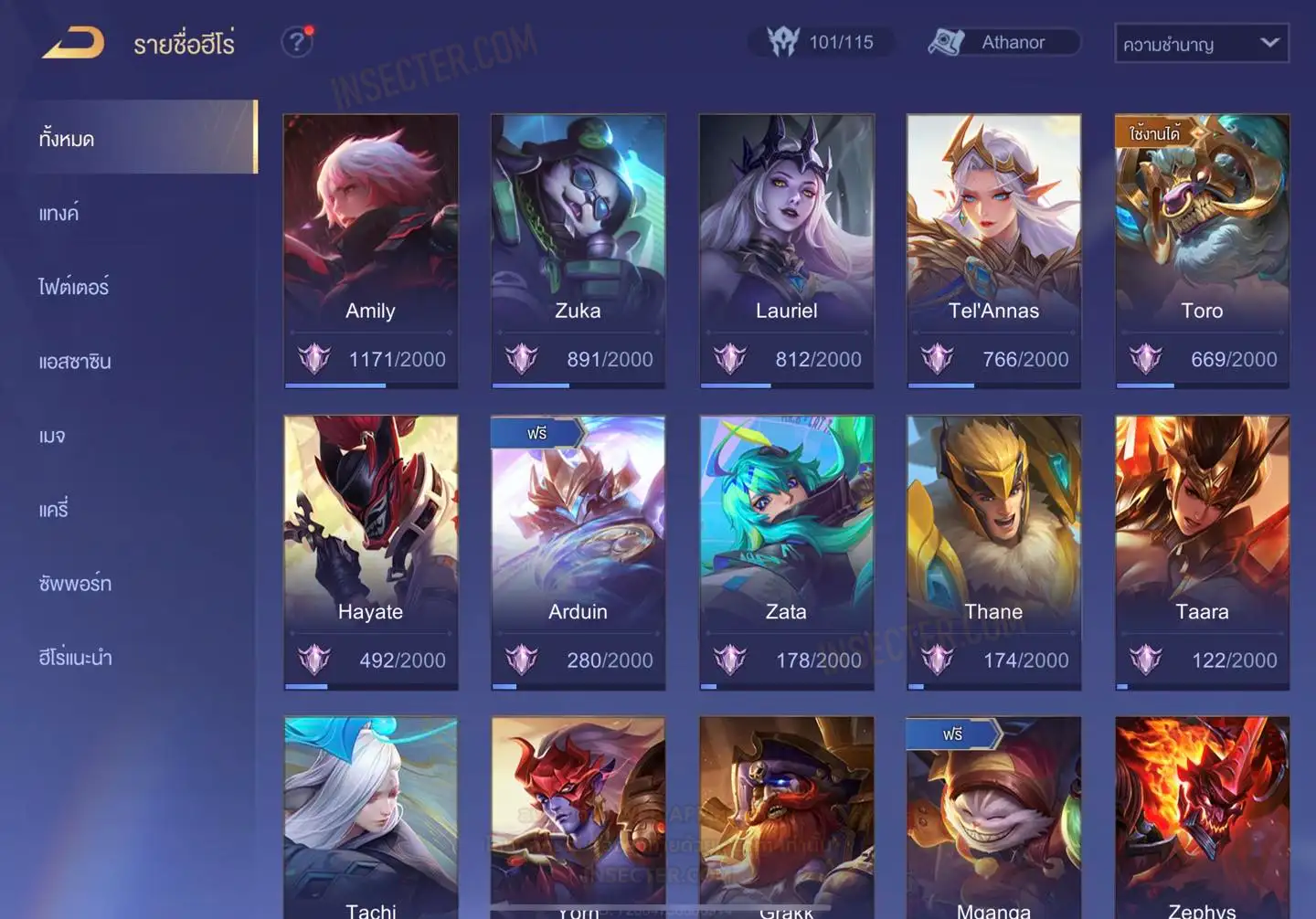This screenshot has width=1316, height=919.
Task: Select the ไฟต์เตอร์ category tab
Action: coord(74,288)
